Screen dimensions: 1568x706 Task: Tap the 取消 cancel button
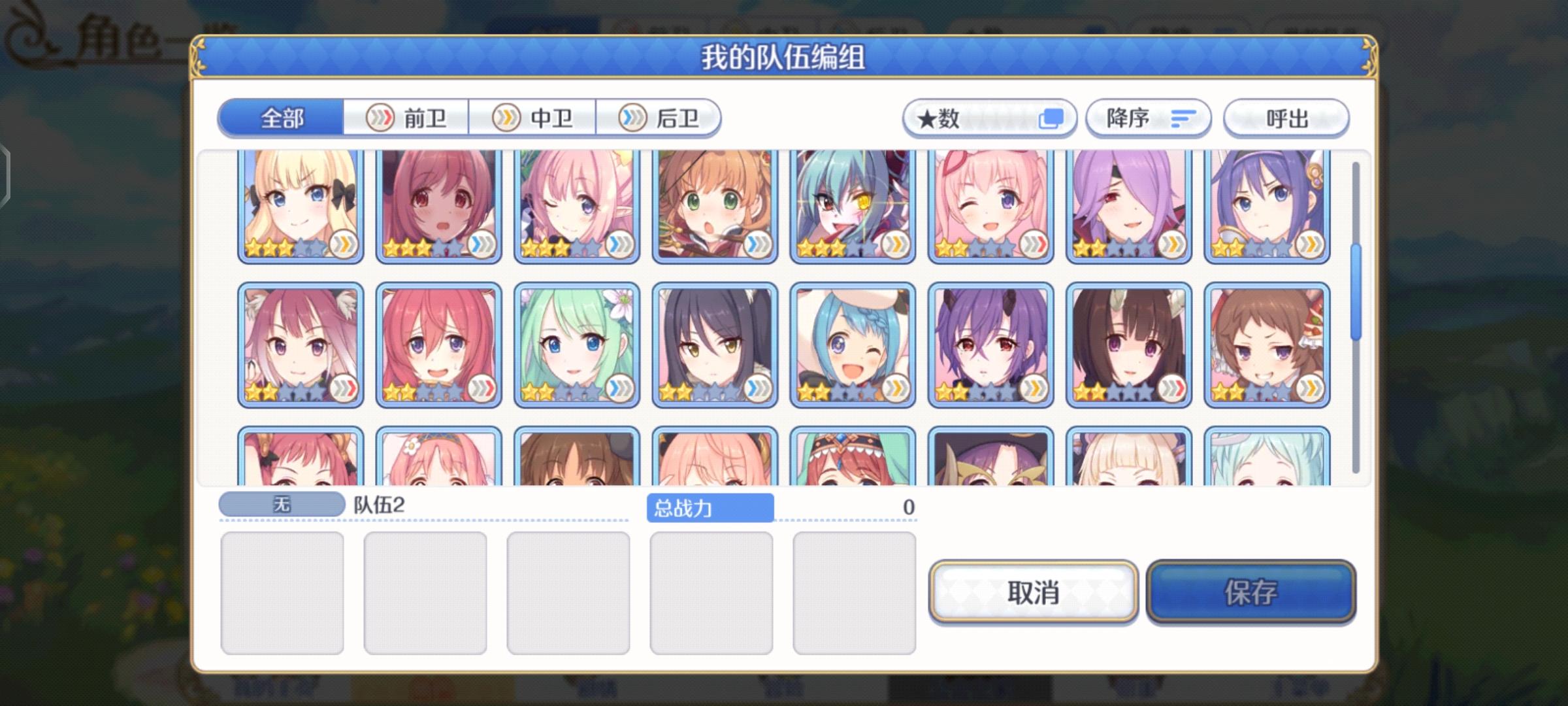(1034, 594)
